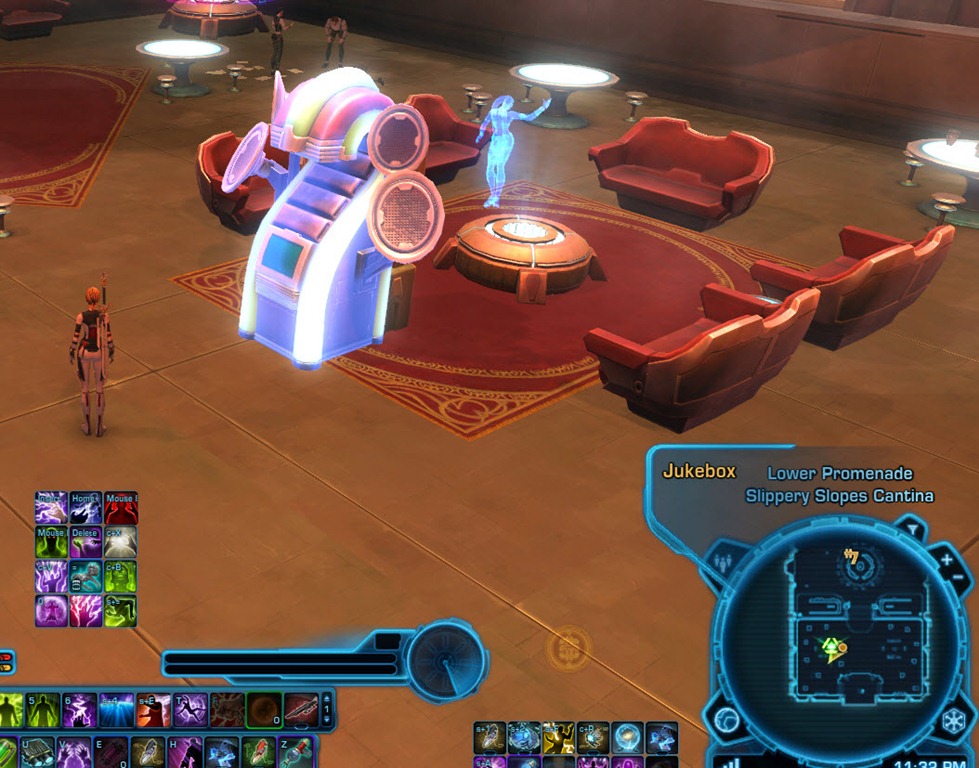
Task: Open the minimap filter funnel button
Action: [x=911, y=529]
